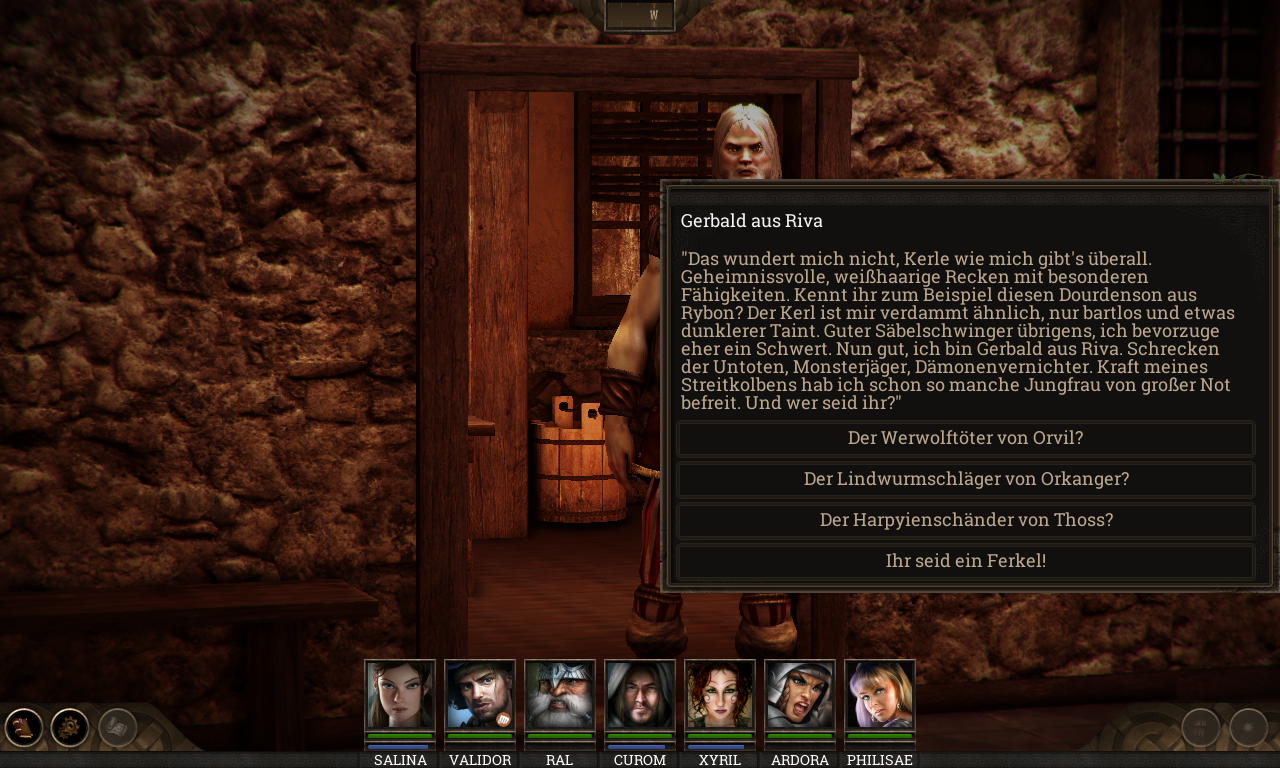Click the dialogue title 'Gerbald aus Riva'
The image size is (1280, 768).
(751, 220)
